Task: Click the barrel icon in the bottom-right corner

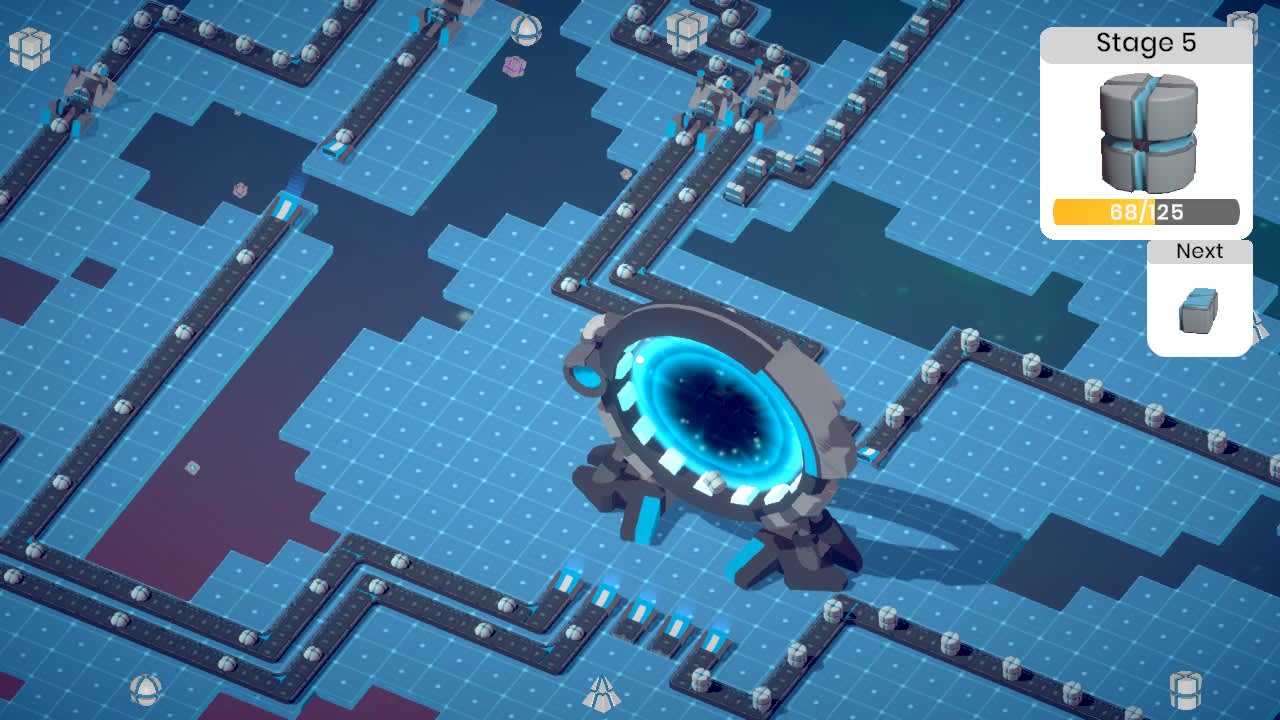Action: [x=1186, y=691]
